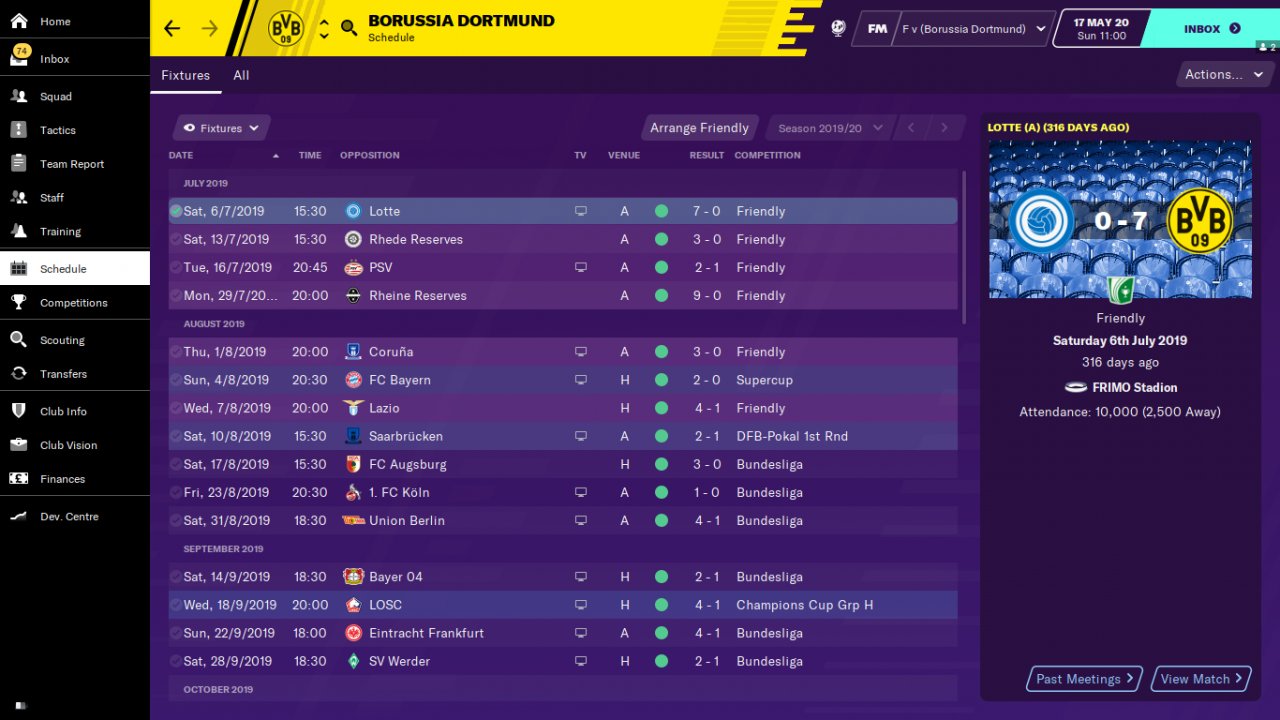Image resolution: width=1280 pixels, height=720 pixels.
Task: Open Past Meetings for Lotte match
Action: [1085, 679]
